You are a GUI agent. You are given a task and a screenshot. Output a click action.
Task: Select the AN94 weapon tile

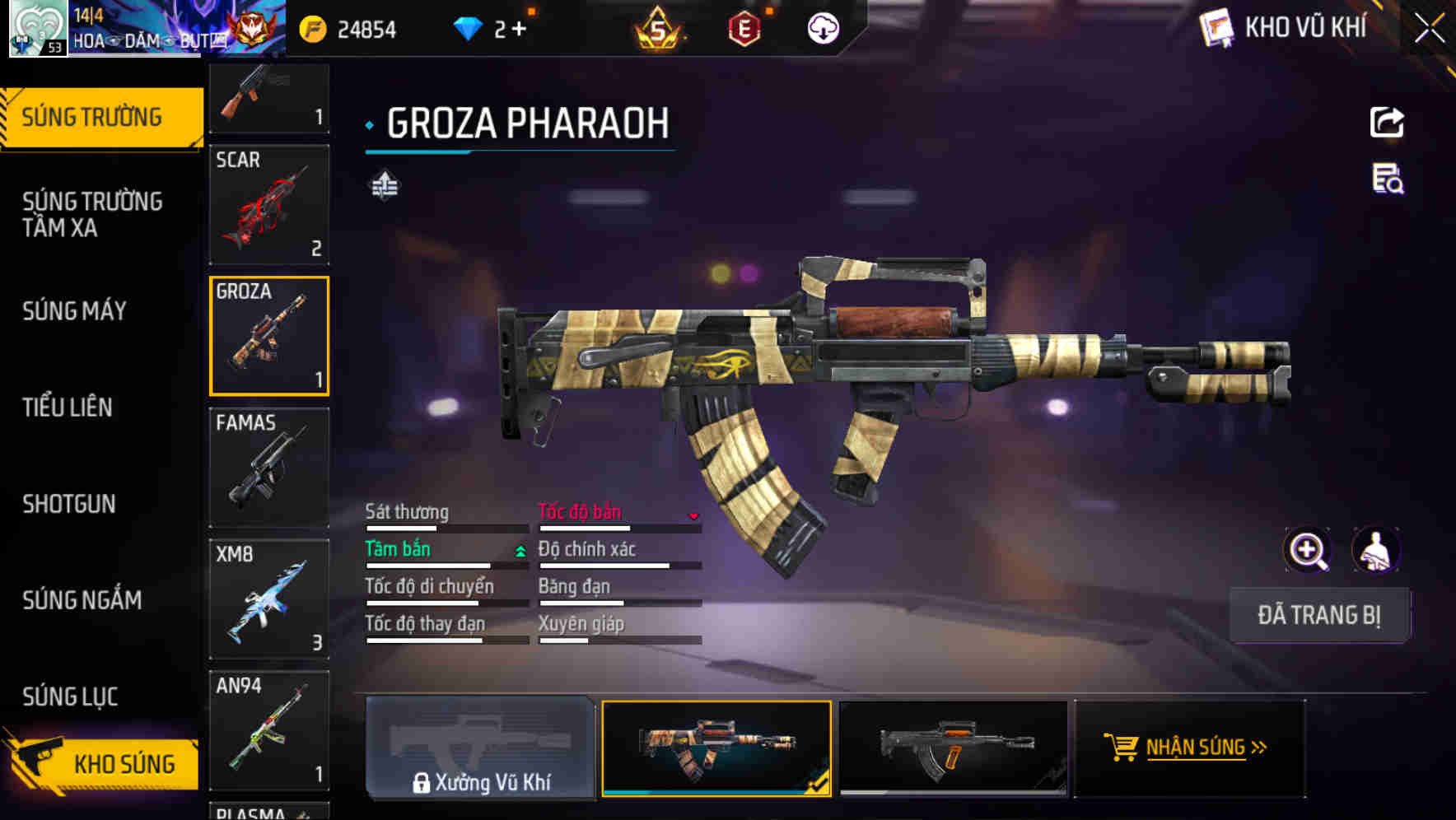[x=269, y=730]
